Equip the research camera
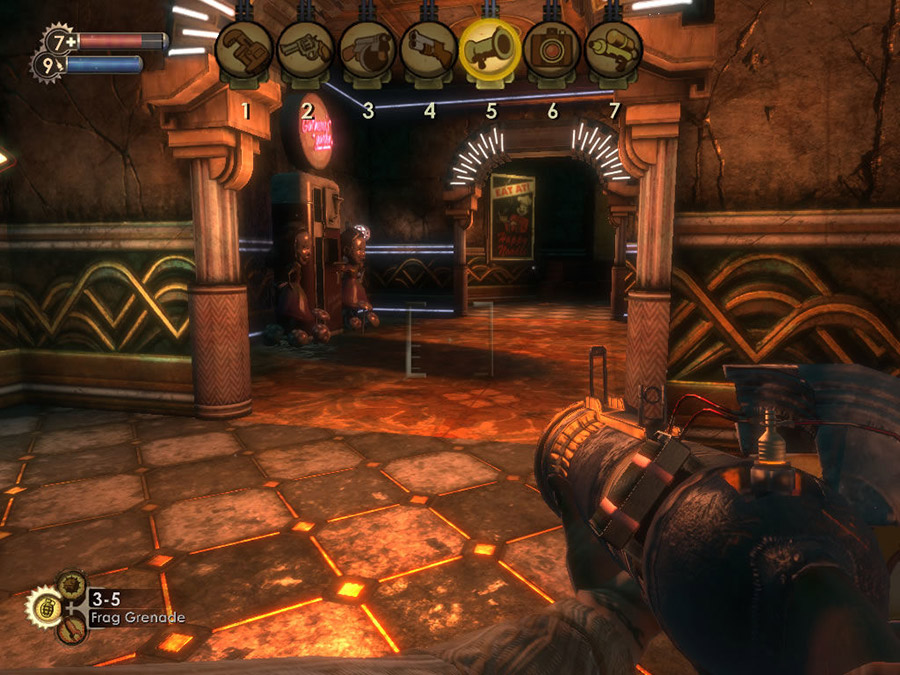The width and height of the screenshot is (900, 675). (552, 49)
